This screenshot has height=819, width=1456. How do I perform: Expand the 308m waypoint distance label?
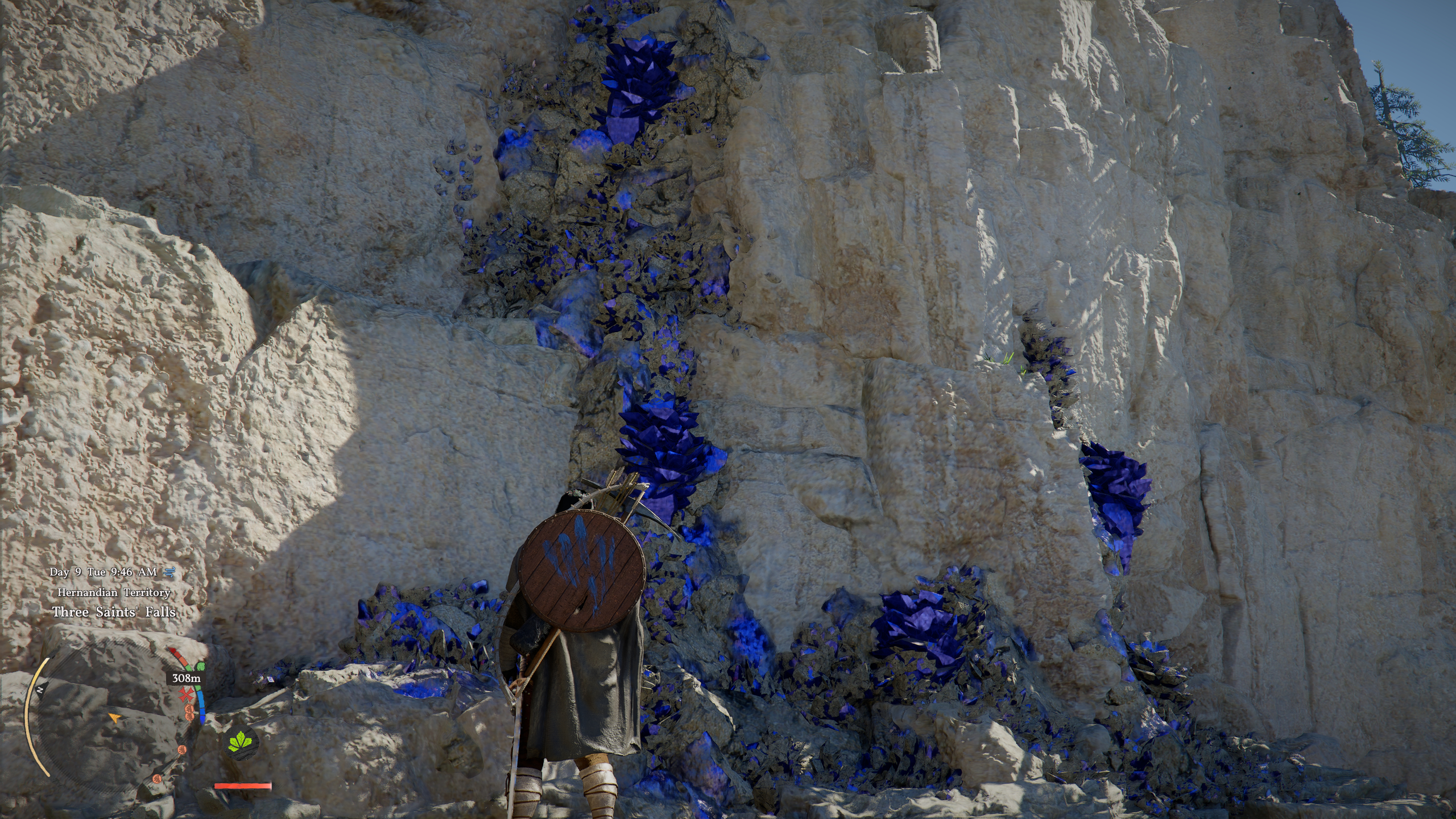[185, 677]
